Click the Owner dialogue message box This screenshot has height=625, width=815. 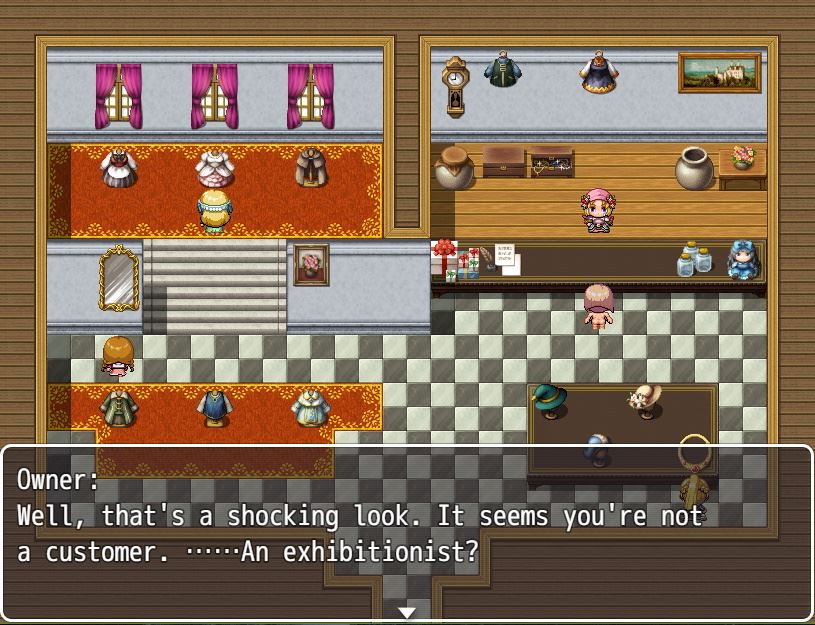coord(407,530)
